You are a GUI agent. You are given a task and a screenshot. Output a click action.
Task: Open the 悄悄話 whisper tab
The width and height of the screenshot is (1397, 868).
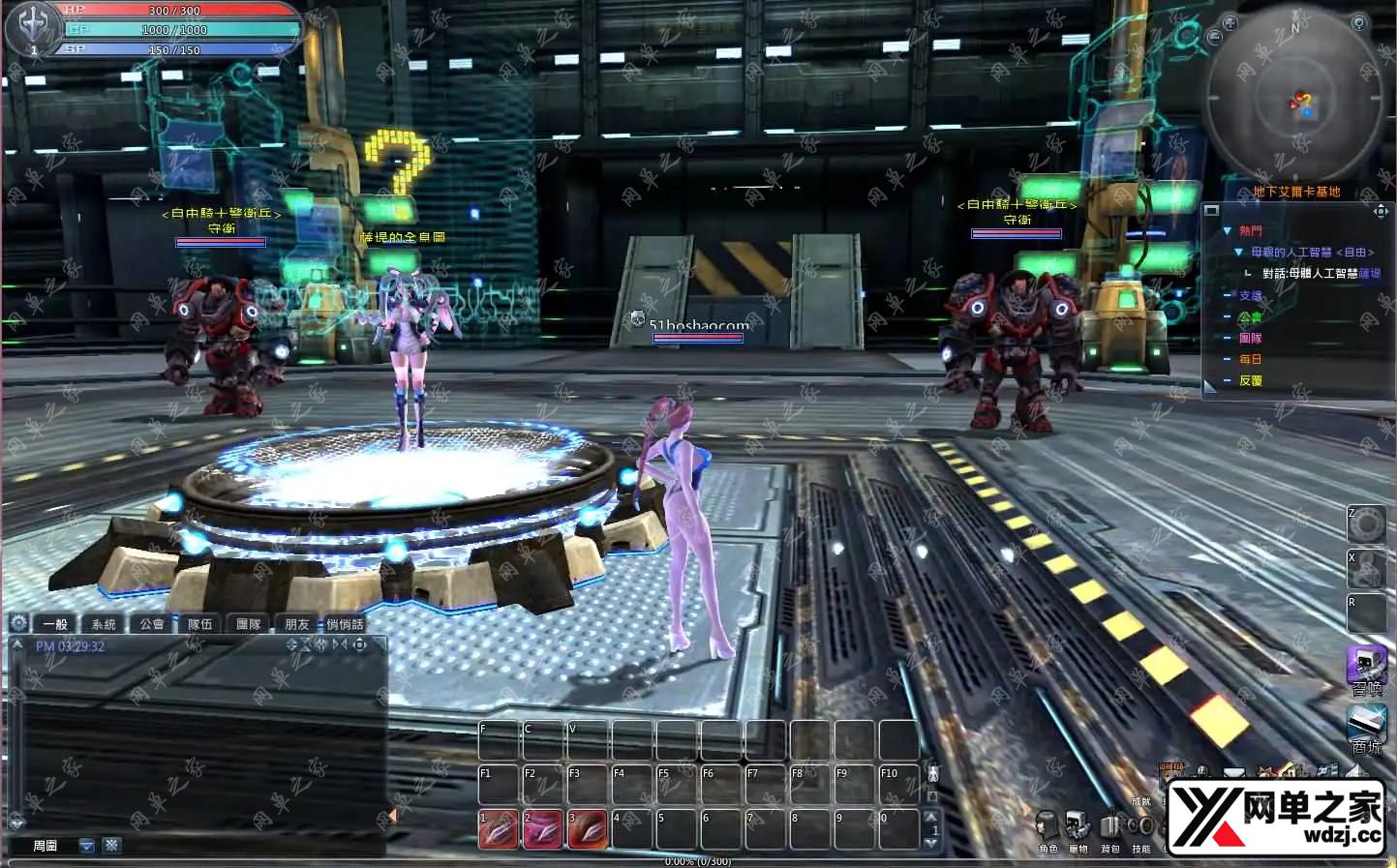(x=346, y=624)
